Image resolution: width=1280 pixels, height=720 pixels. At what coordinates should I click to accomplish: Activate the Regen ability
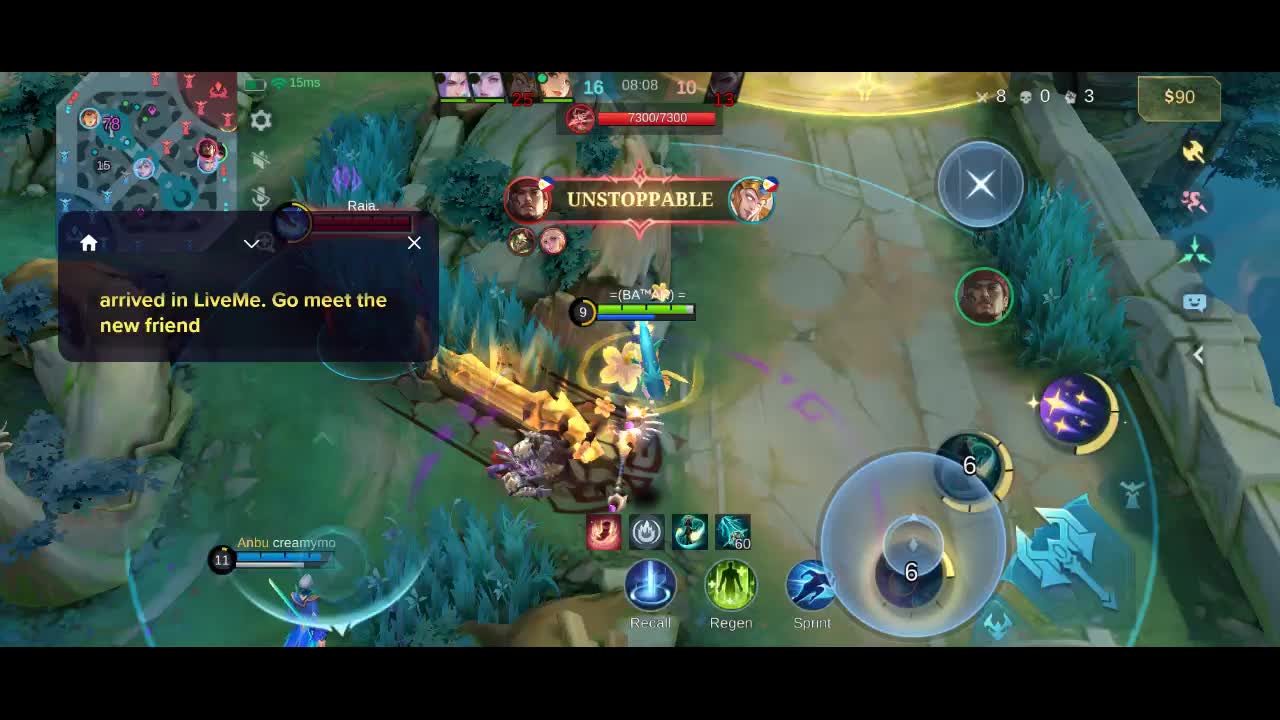pyautogui.click(x=731, y=586)
